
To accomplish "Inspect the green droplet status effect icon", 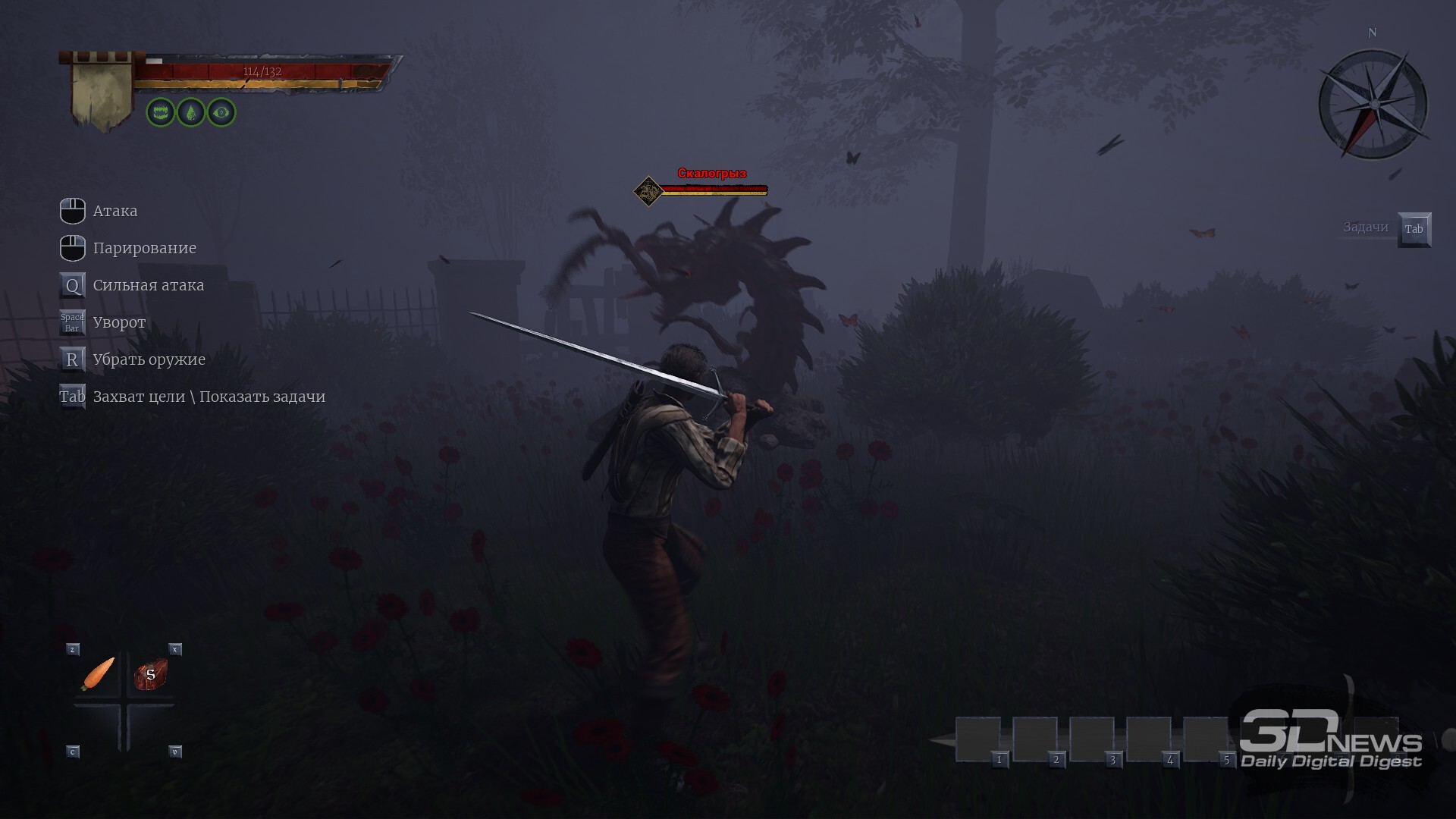I will point(191,113).
